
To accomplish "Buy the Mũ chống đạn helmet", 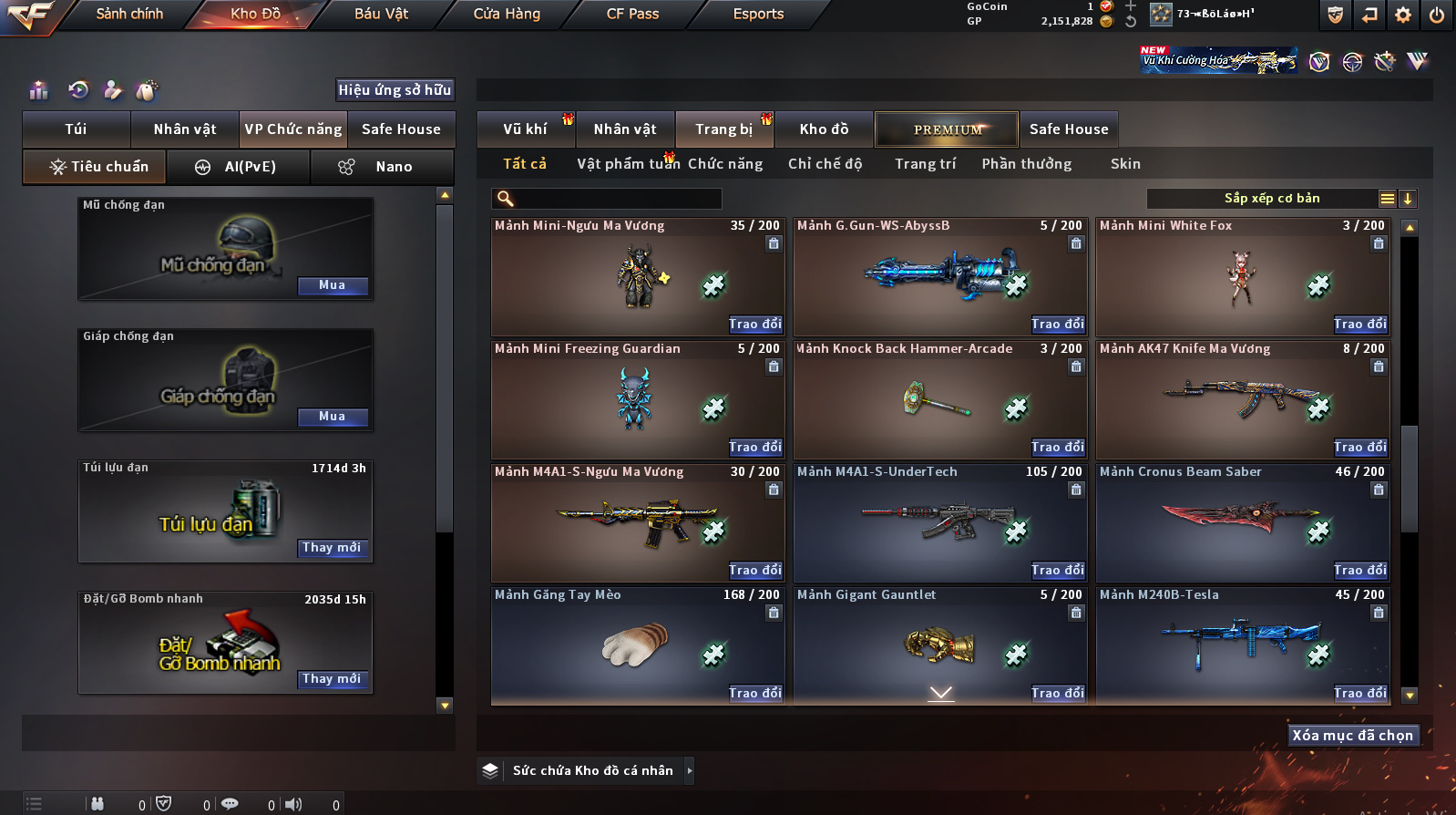I will [333, 285].
